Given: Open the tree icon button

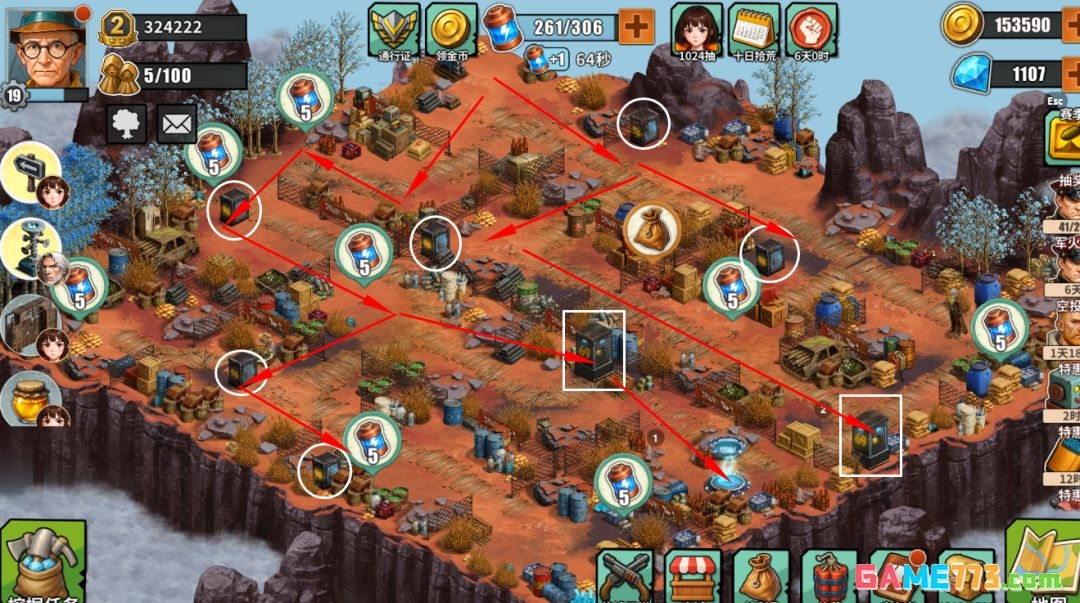Looking at the screenshot, I should coord(126,124).
